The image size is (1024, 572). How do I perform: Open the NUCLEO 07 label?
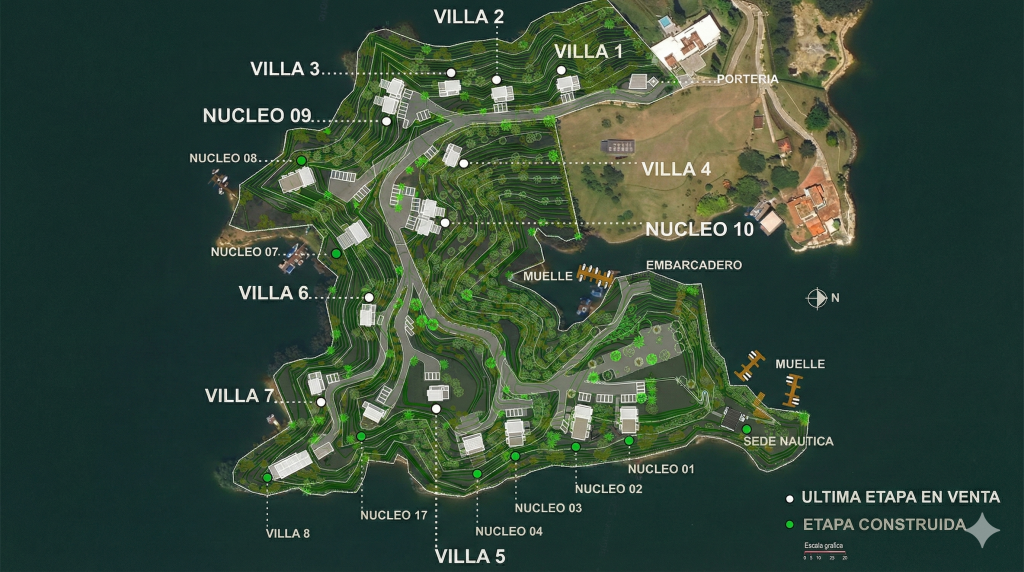pos(244,252)
